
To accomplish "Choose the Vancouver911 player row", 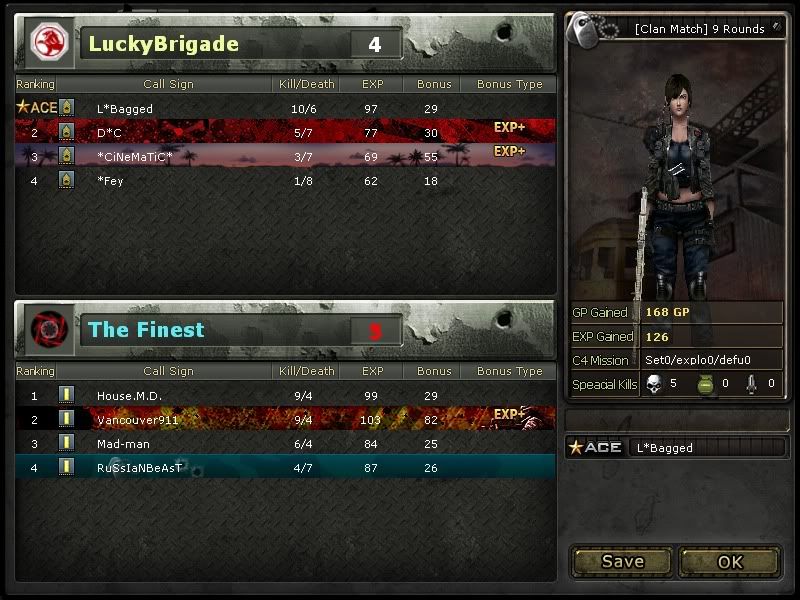I will tap(285, 420).
